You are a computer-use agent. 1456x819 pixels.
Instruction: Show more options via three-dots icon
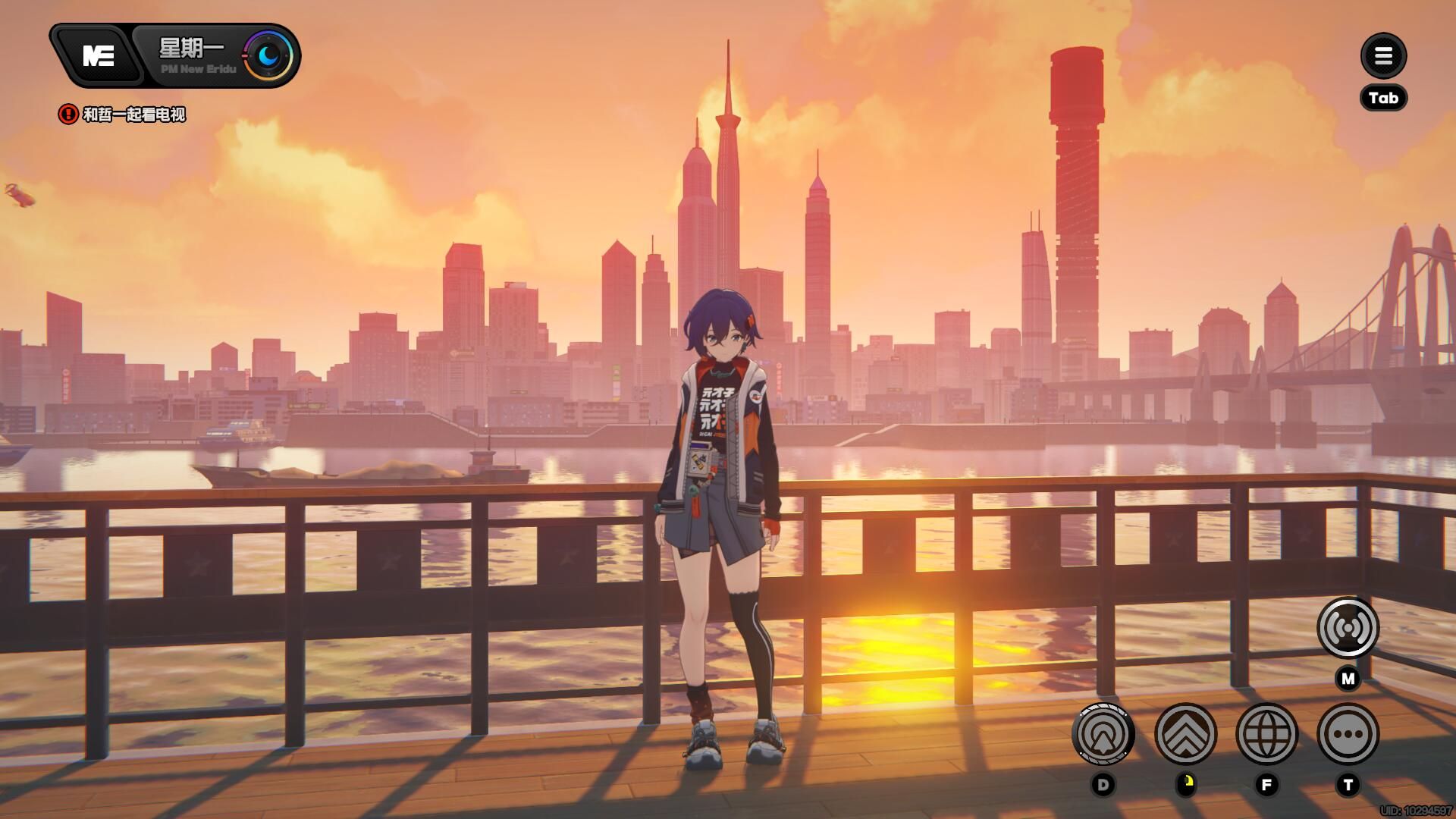1348,733
